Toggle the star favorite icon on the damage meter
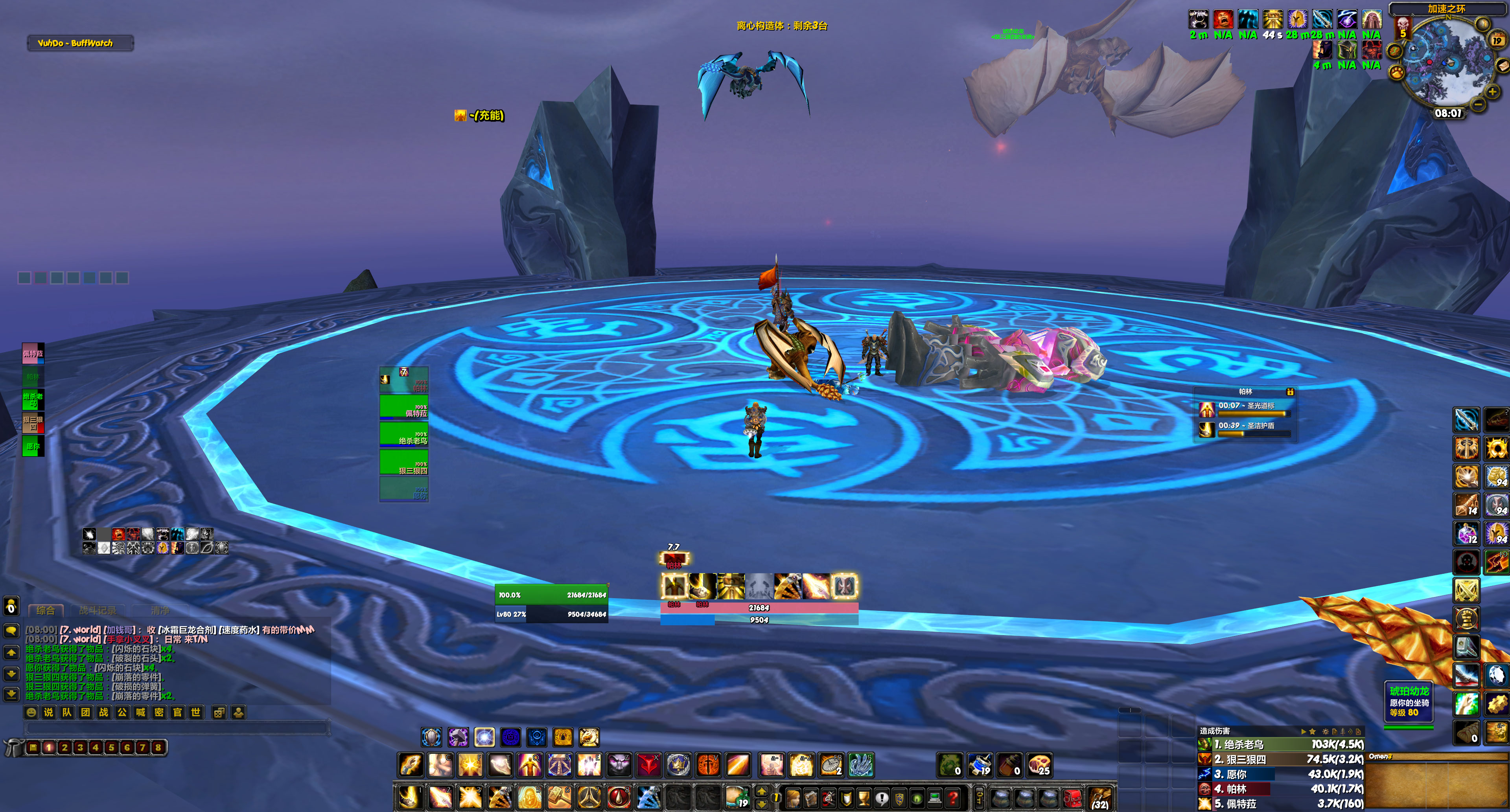 coord(1313,731)
